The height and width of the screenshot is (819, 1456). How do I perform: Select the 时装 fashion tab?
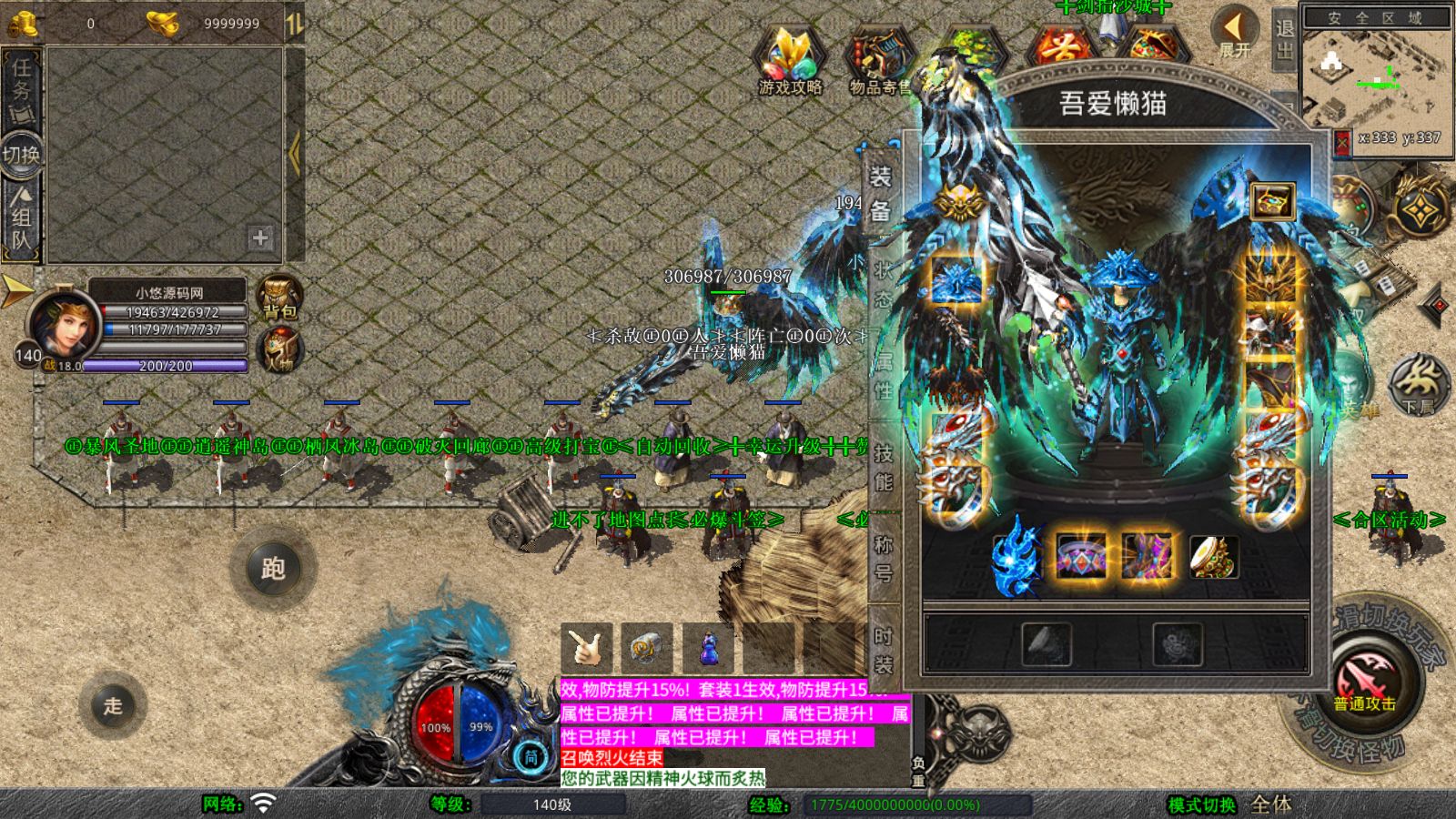click(883, 650)
